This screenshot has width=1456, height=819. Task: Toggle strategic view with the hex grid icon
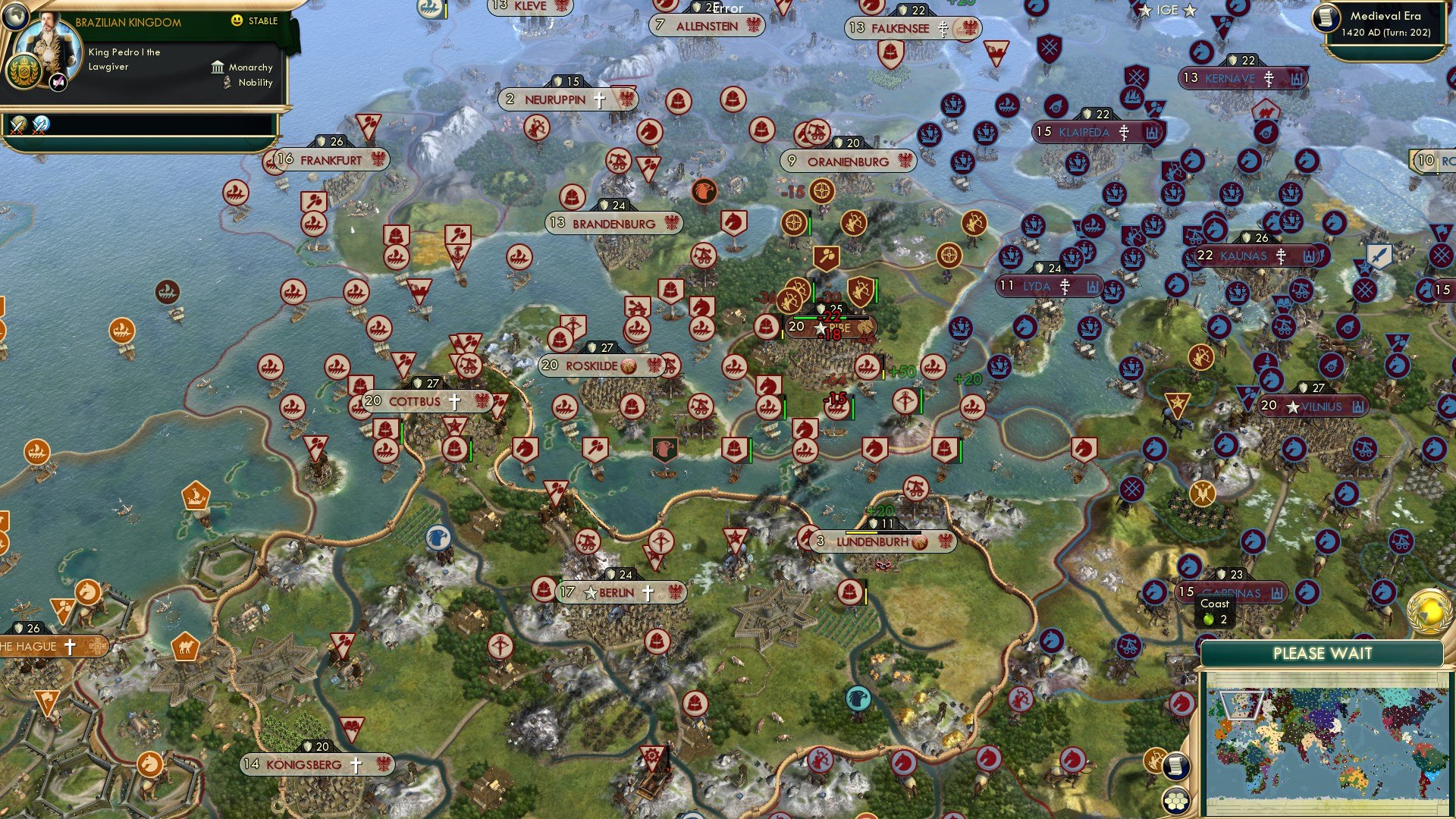pyautogui.click(x=1176, y=799)
